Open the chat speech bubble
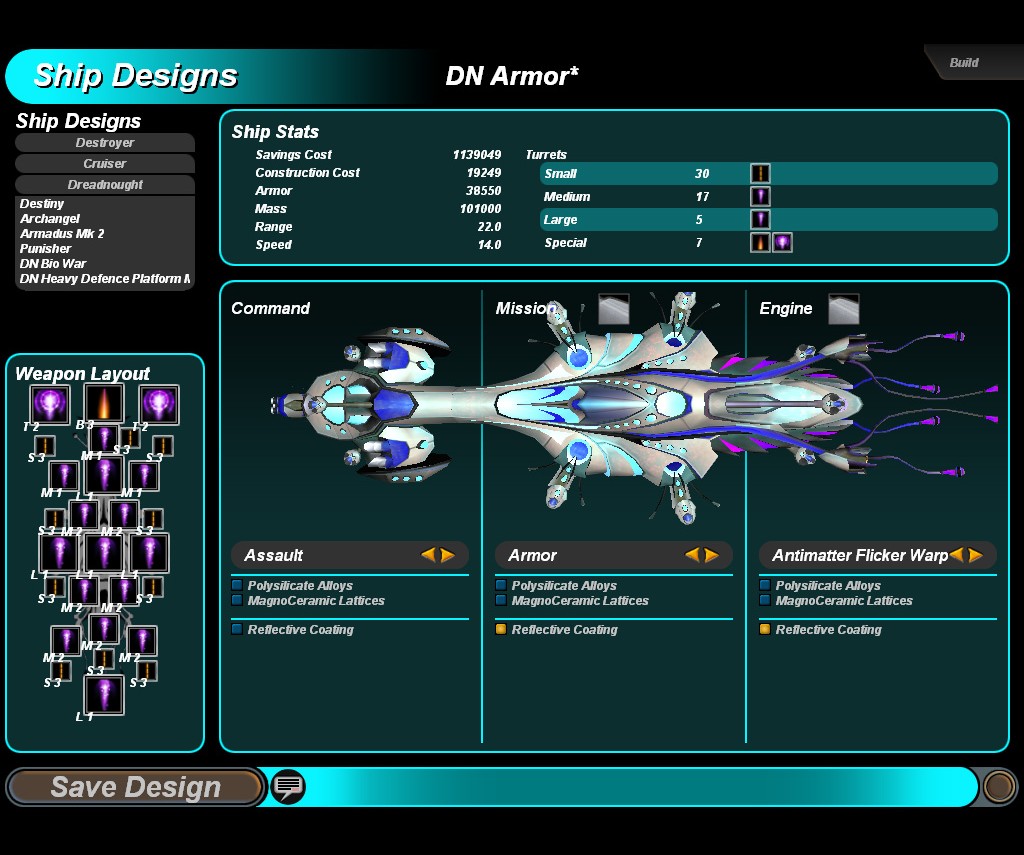Screen dimensions: 1024x855 point(288,787)
